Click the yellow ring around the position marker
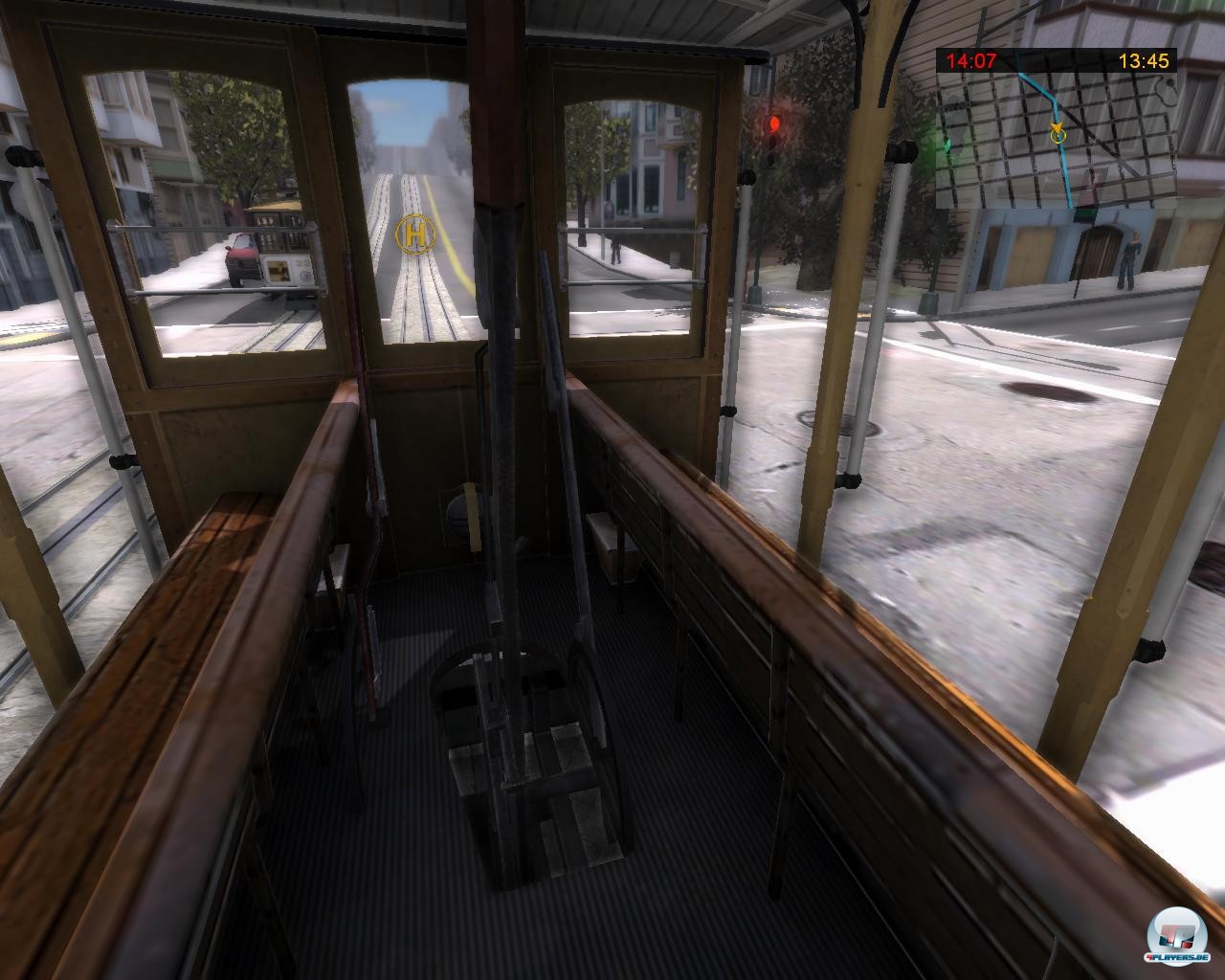 click(x=1057, y=136)
